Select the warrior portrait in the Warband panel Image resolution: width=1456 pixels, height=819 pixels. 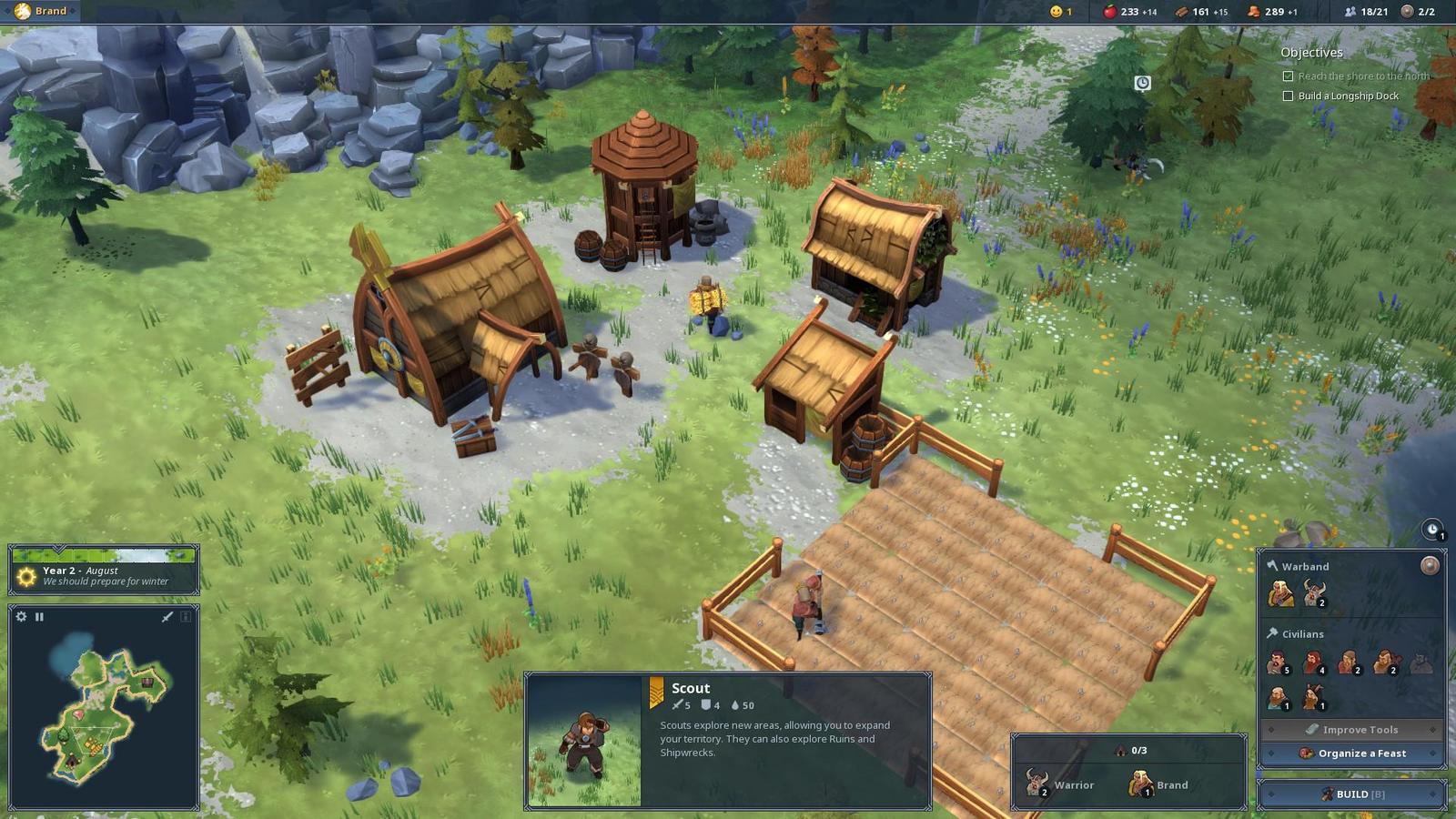click(x=1312, y=591)
